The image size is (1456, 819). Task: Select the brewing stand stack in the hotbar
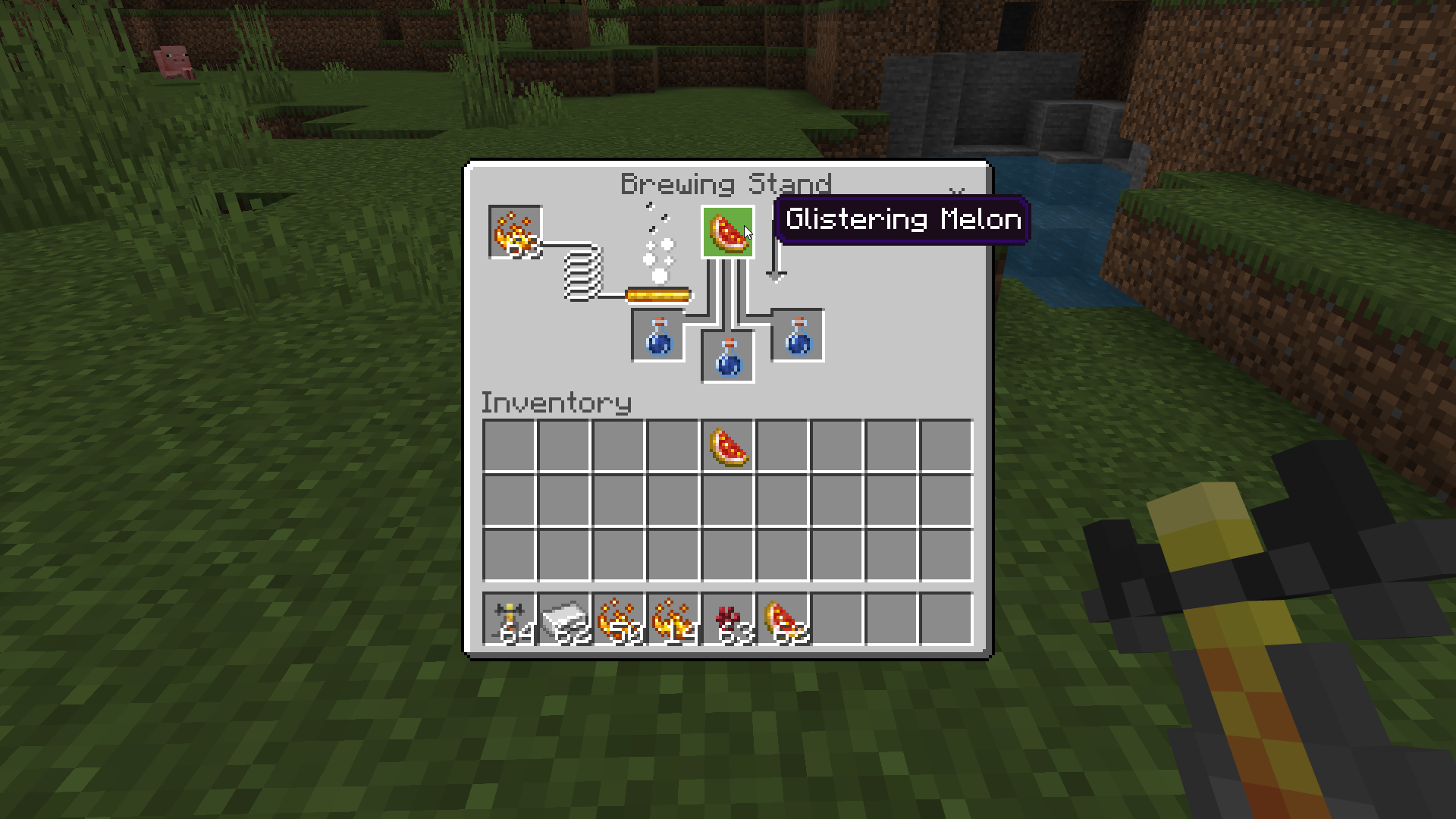pyautogui.click(x=510, y=619)
